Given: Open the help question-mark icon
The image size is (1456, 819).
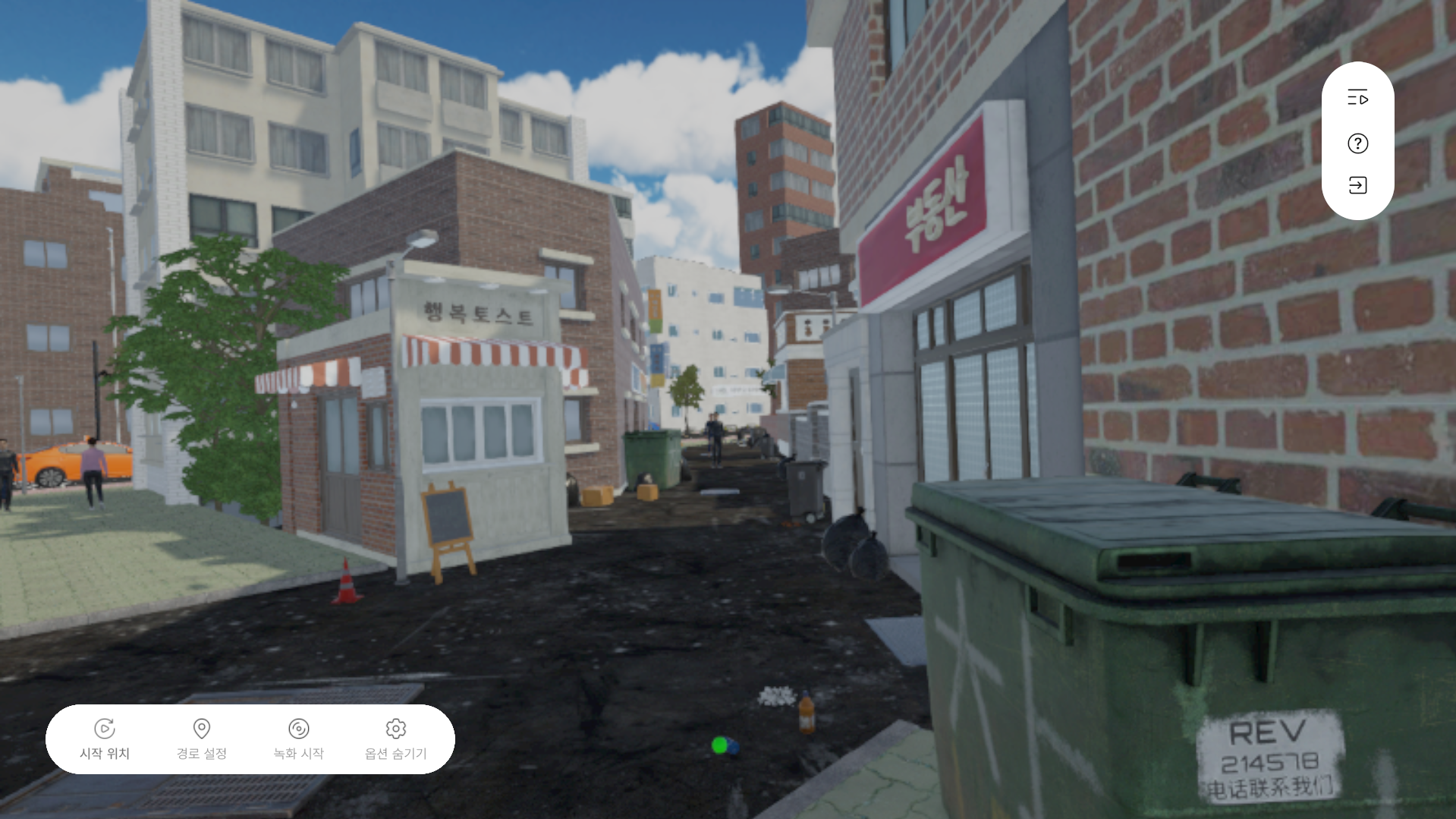Looking at the screenshot, I should tap(1357, 143).
